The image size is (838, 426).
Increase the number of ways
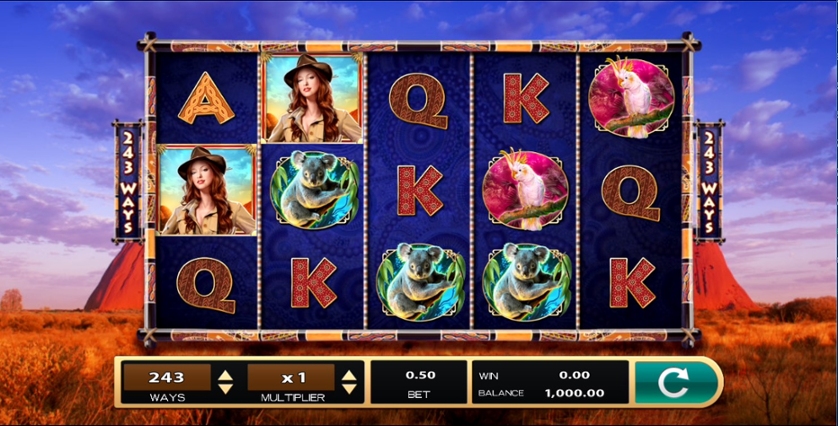click(x=226, y=375)
